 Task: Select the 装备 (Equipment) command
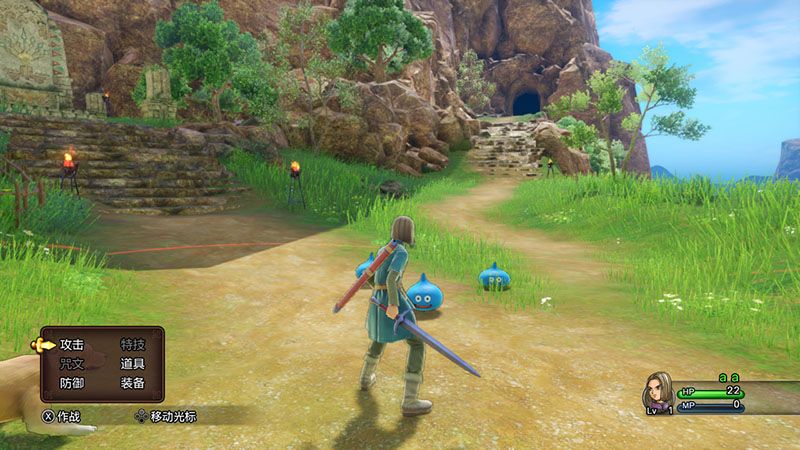click(x=132, y=383)
